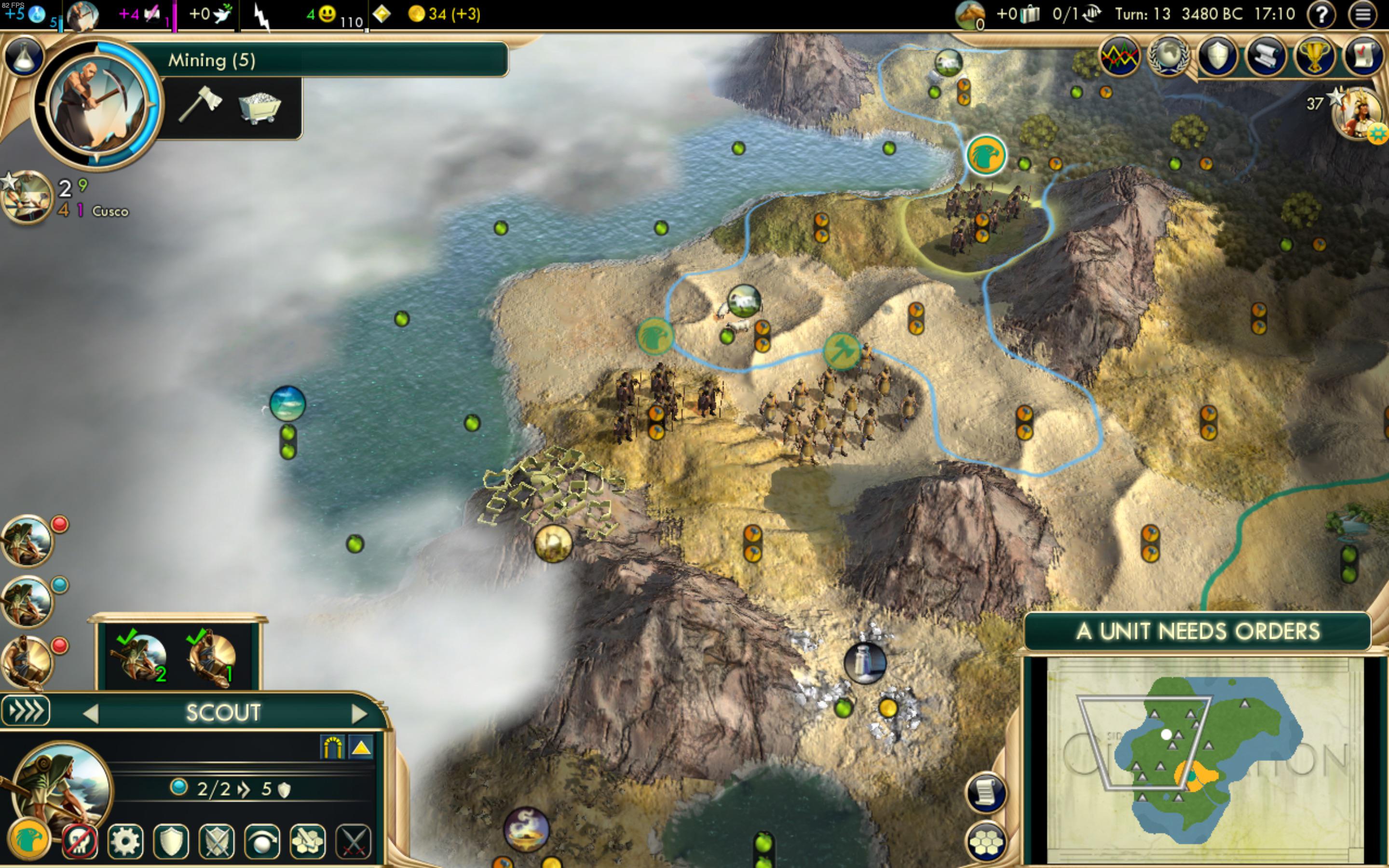The height and width of the screenshot is (868, 1389).
Task: Toggle the hex grid map options button
Action: (x=986, y=841)
